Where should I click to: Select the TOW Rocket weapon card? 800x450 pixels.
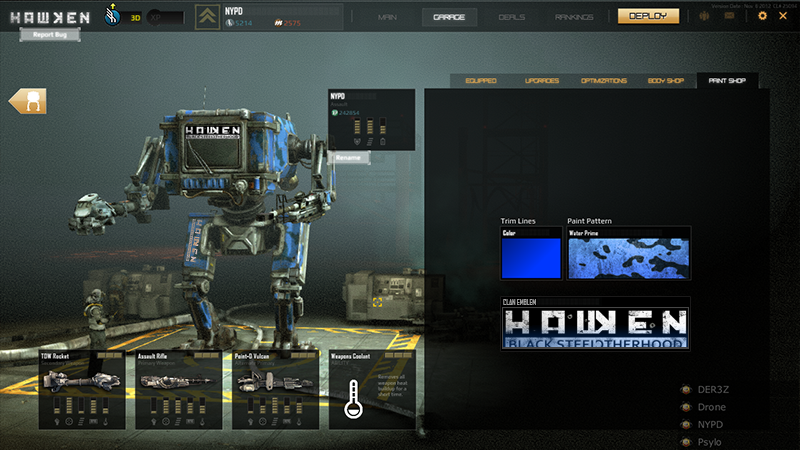point(82,389)
